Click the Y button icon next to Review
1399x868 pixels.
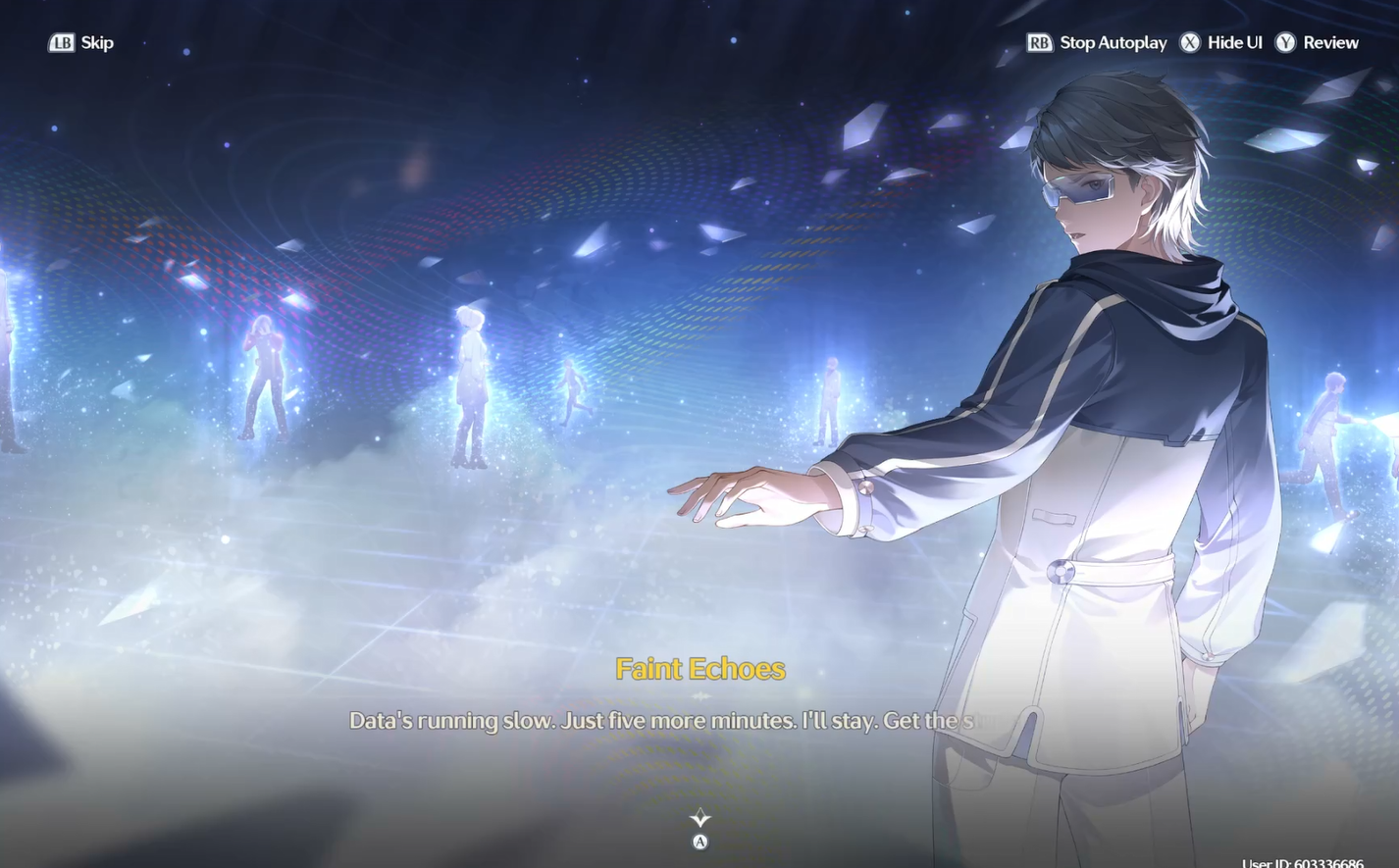1284,43
